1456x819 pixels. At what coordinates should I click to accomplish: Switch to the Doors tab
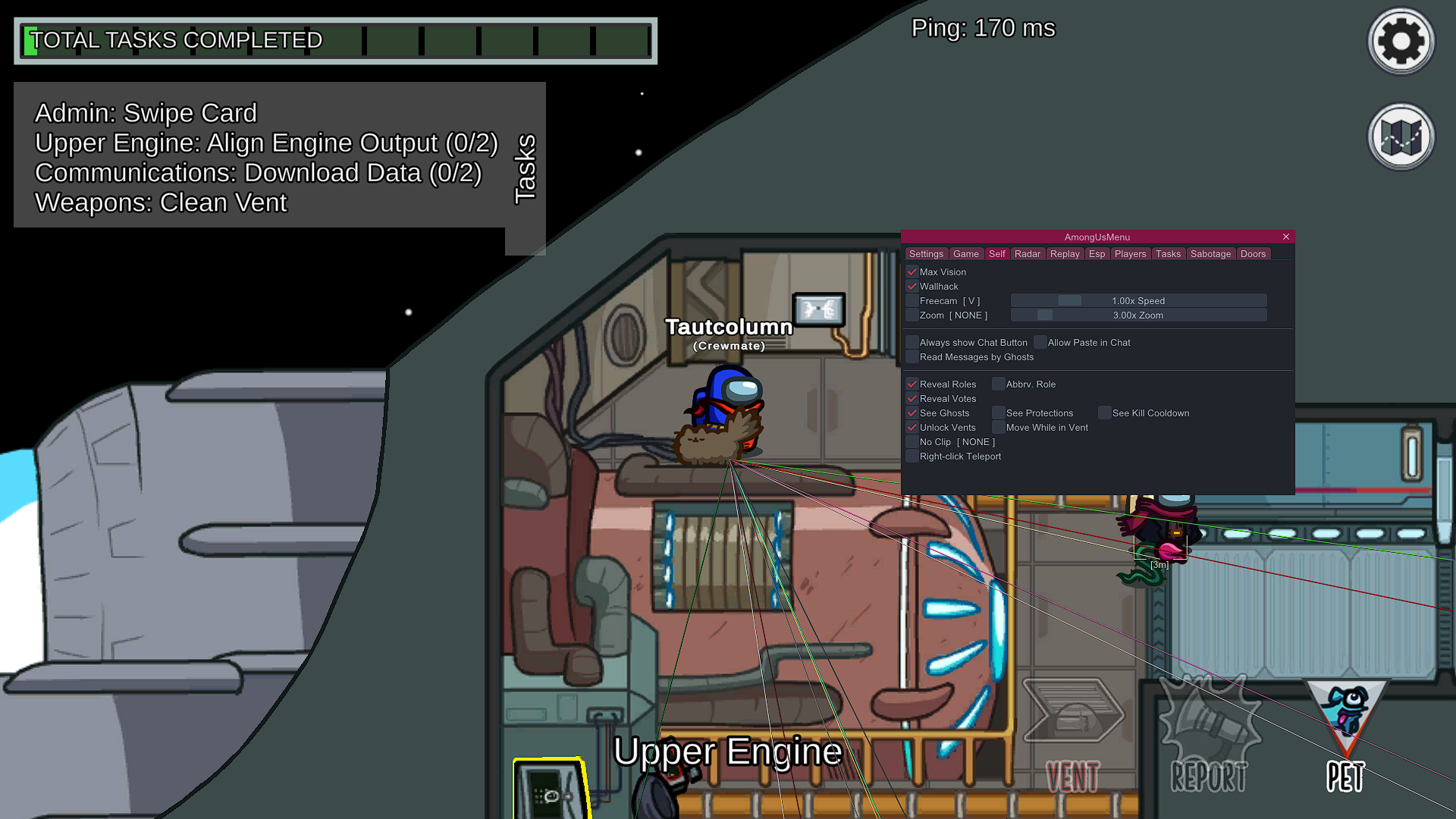pos(1253,254)
